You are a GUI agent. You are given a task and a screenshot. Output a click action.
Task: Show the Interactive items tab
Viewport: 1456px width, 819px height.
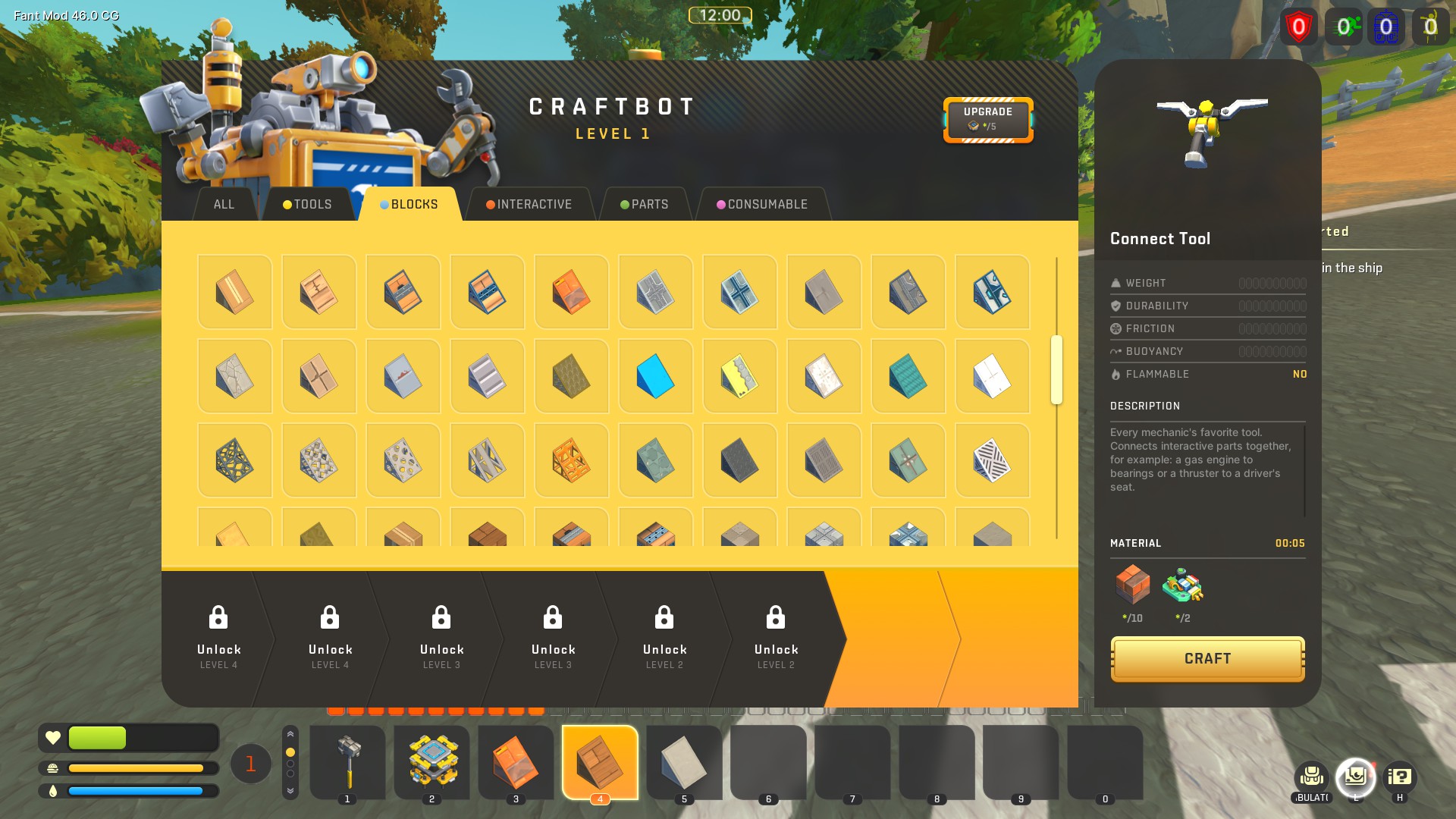click(x=529, y=204)
